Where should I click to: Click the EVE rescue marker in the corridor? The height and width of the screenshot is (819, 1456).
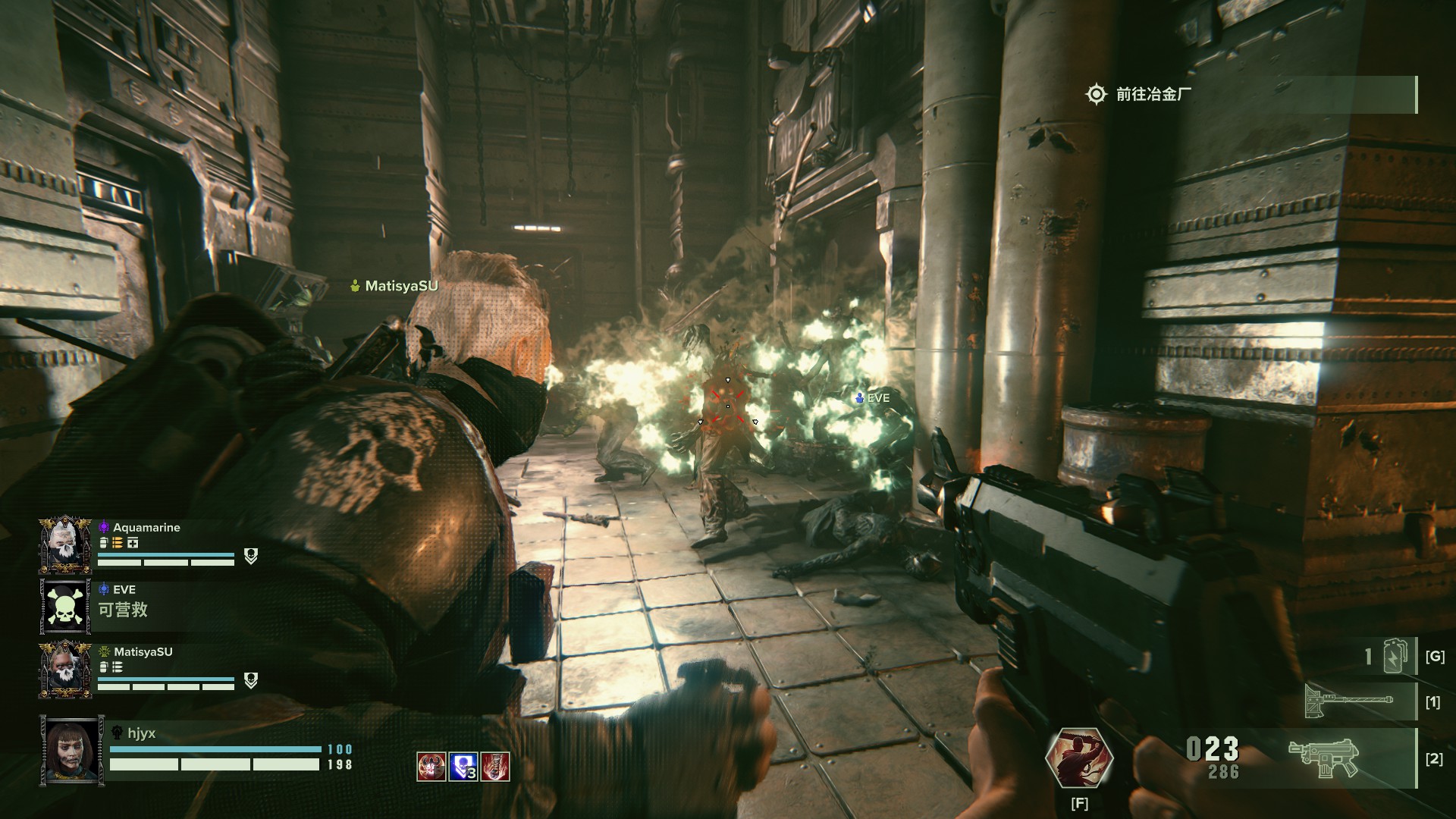872,397
